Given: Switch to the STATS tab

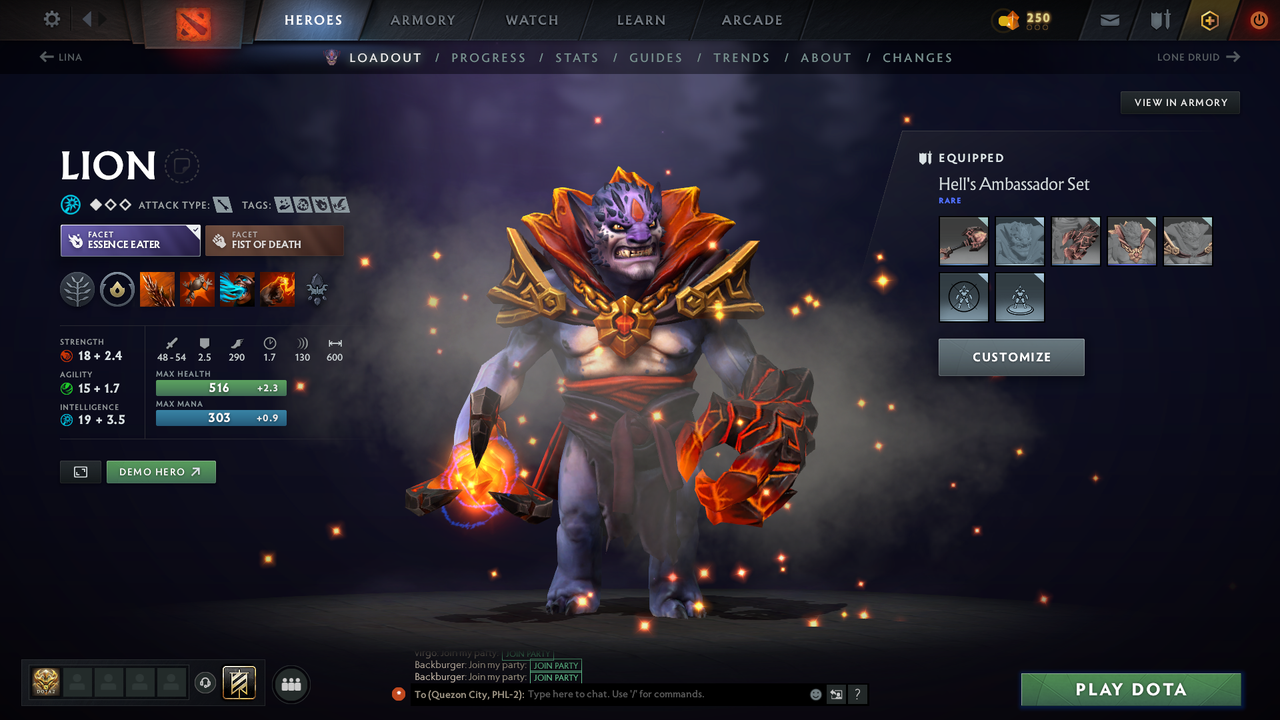Looking at the screenshot, I should click(577, 57).
